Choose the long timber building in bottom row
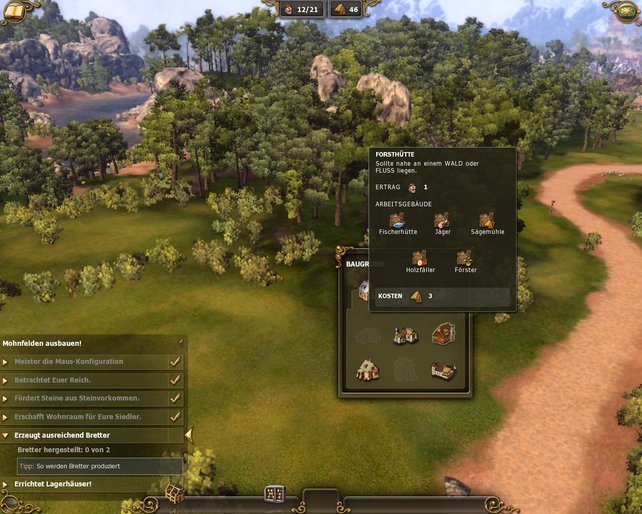 [444, 370]
